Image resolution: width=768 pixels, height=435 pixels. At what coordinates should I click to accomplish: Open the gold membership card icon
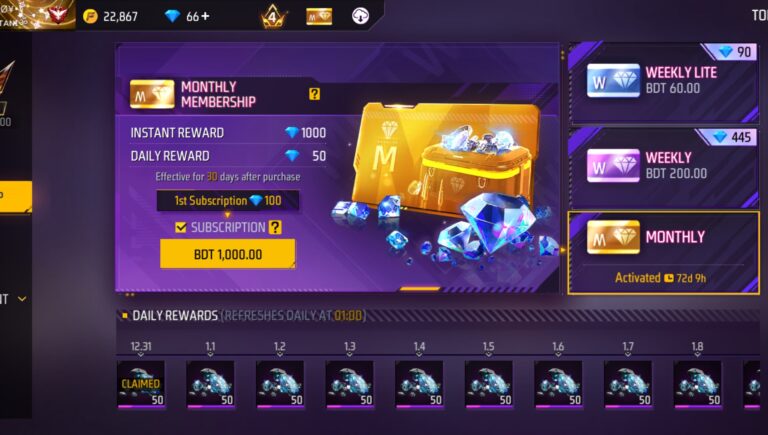(319, 16)
